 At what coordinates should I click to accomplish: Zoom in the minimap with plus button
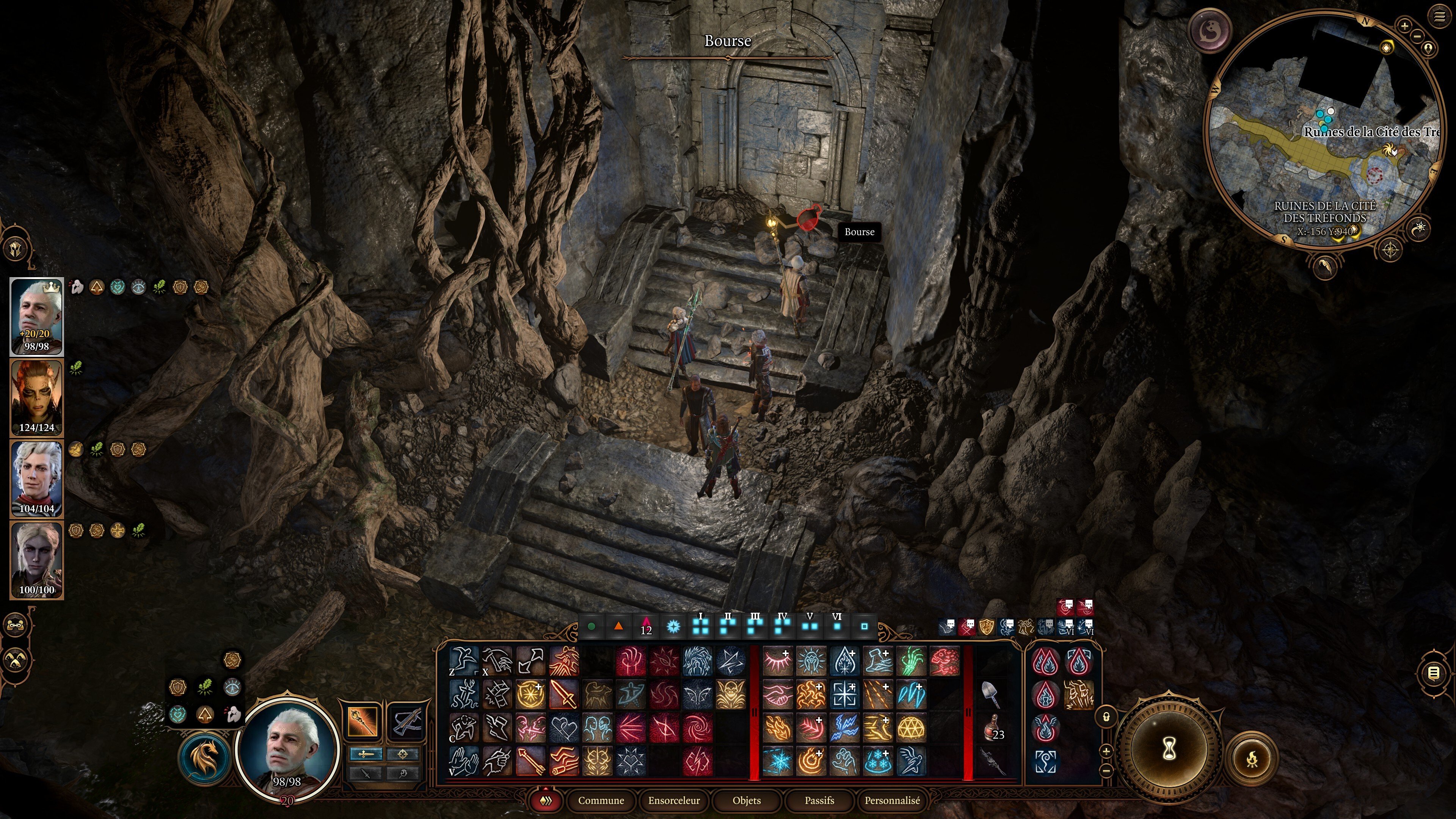tap(1404, 25)
